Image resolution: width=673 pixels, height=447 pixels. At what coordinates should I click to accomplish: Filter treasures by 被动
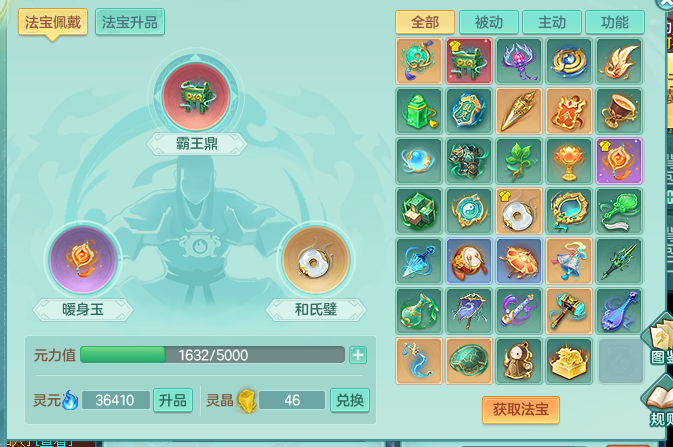[488, 23]
